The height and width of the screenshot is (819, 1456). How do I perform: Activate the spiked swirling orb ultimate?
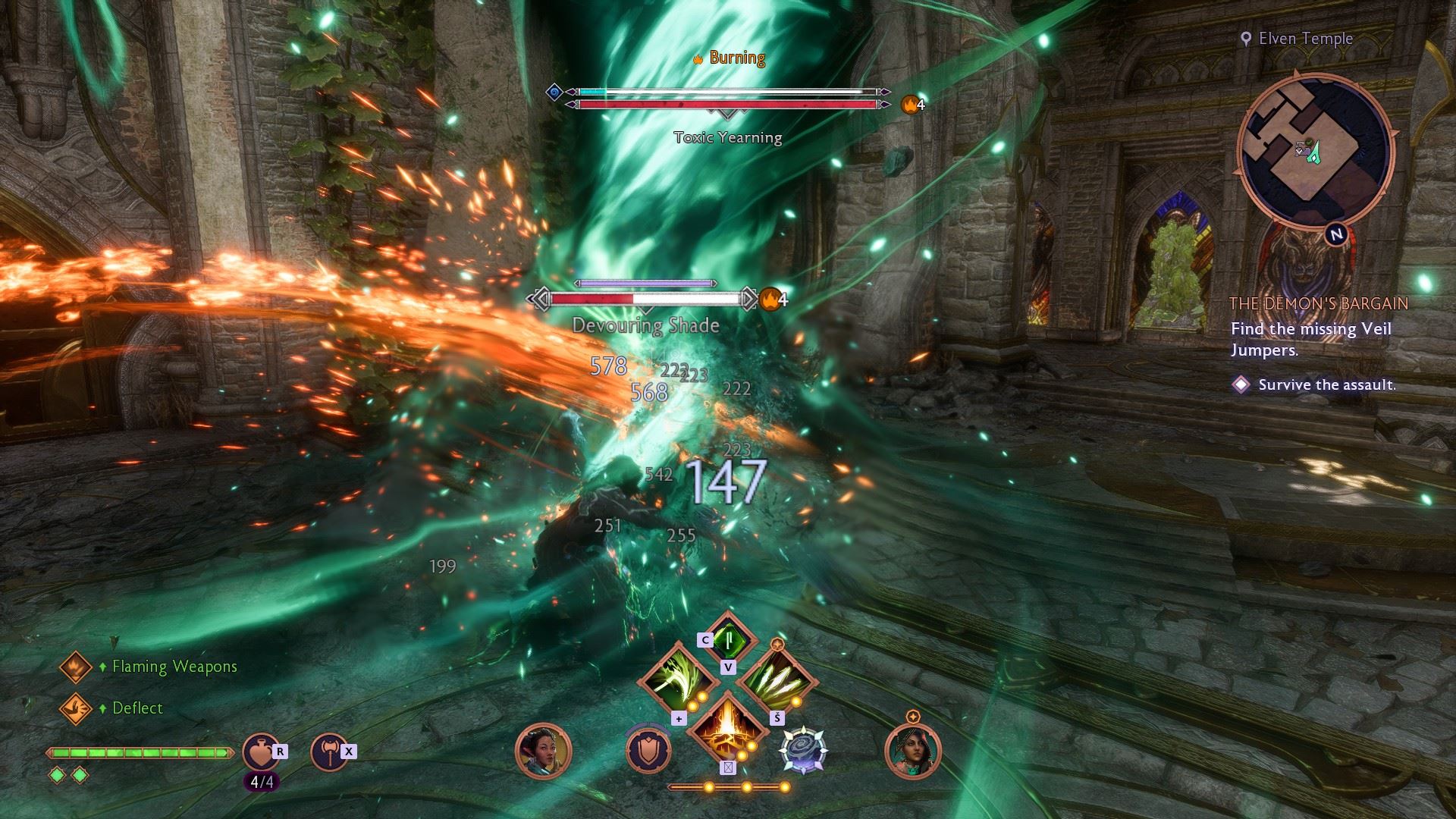pyautogui.click(x=804, y=750)
